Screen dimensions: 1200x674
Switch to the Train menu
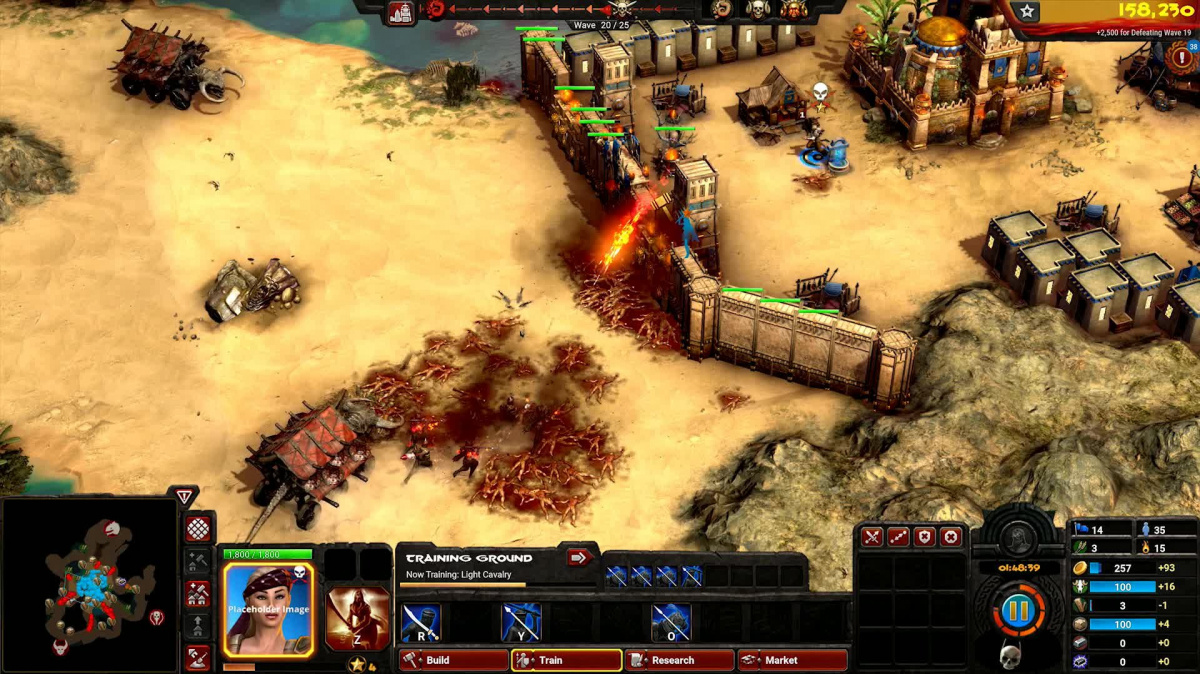pyautogui.click(x=567, y=660)
